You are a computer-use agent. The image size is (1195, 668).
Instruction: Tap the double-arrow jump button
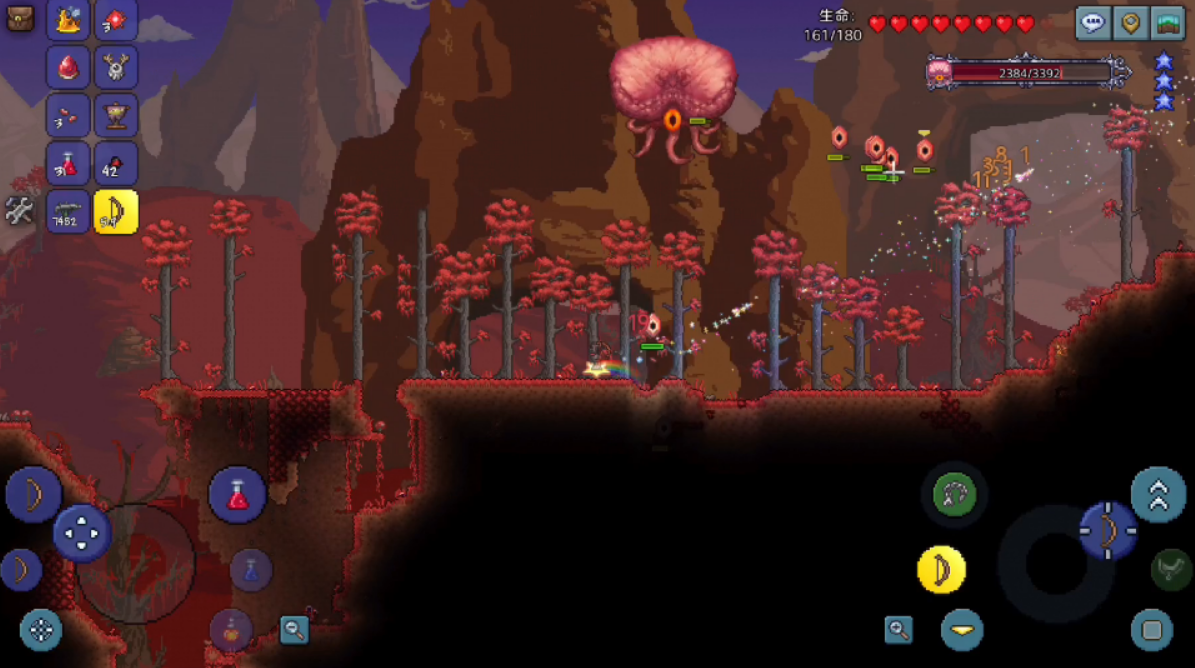point(1158,494)
